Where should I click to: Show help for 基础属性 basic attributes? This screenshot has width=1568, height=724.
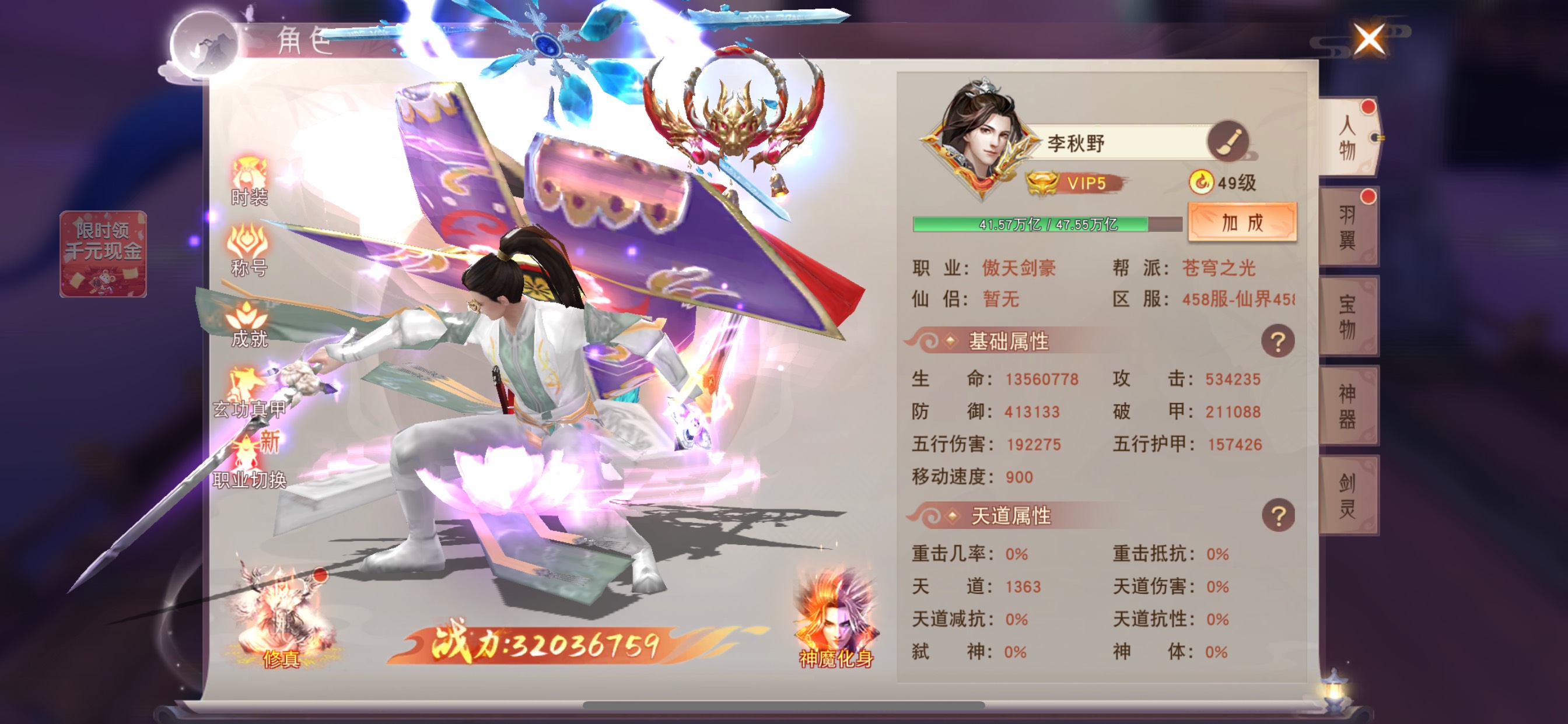point(1277,342)
